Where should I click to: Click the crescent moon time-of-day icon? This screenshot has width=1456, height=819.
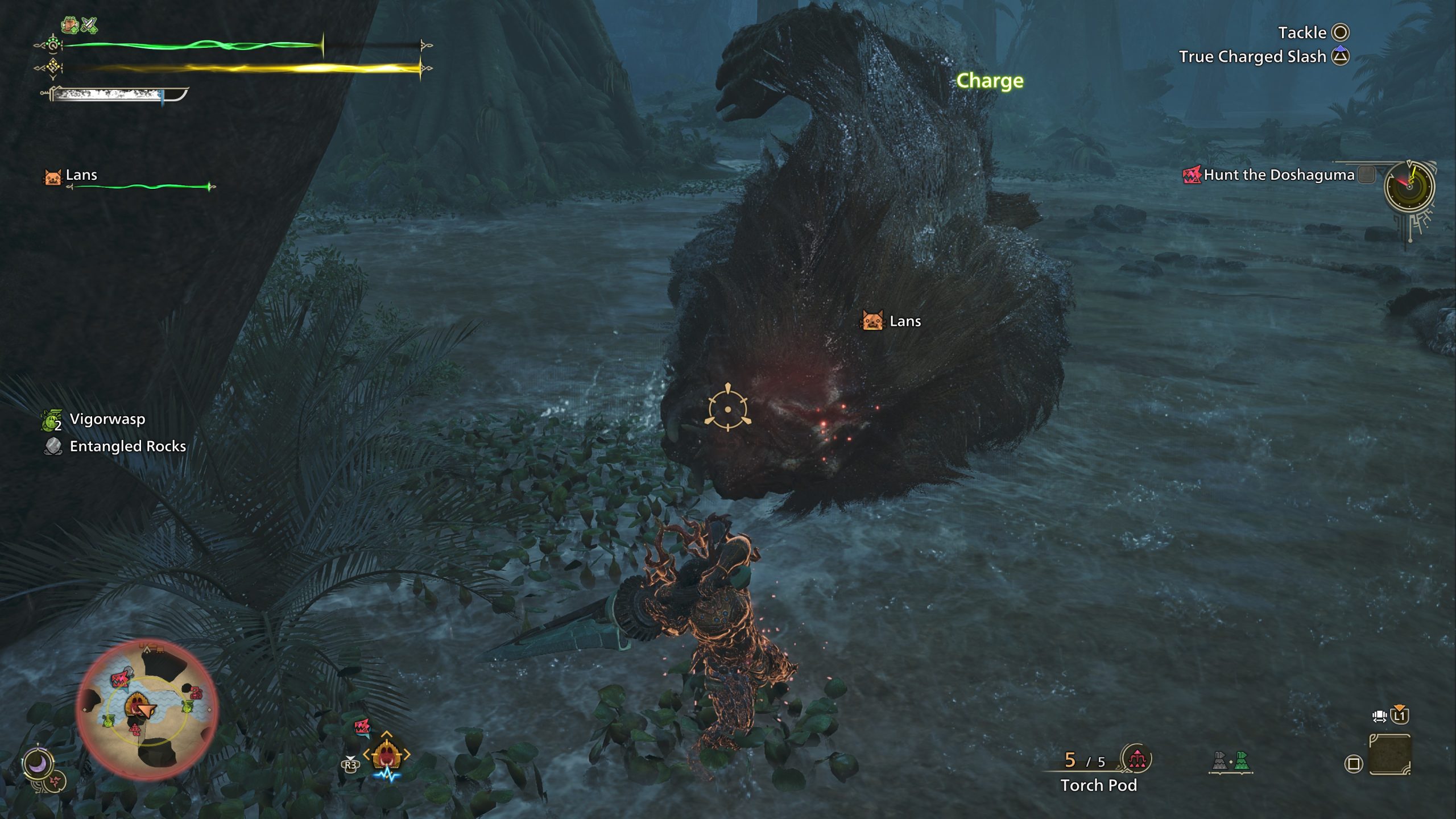point(38,764)
